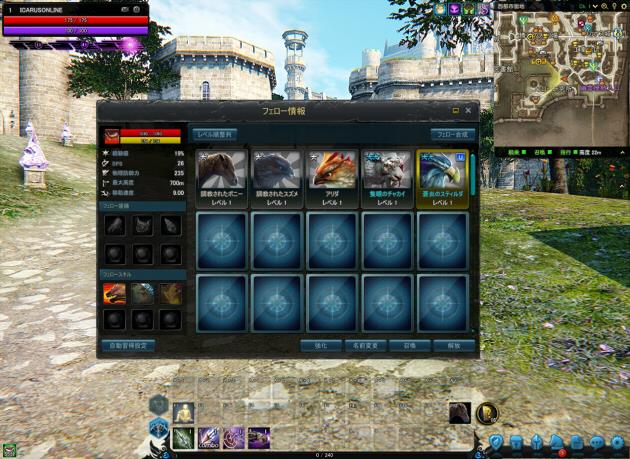Image resolution: width=630 pixels, height=459 pixels.
Task: Rename fellow with 名前変更 button
Action: pos(367,345)
